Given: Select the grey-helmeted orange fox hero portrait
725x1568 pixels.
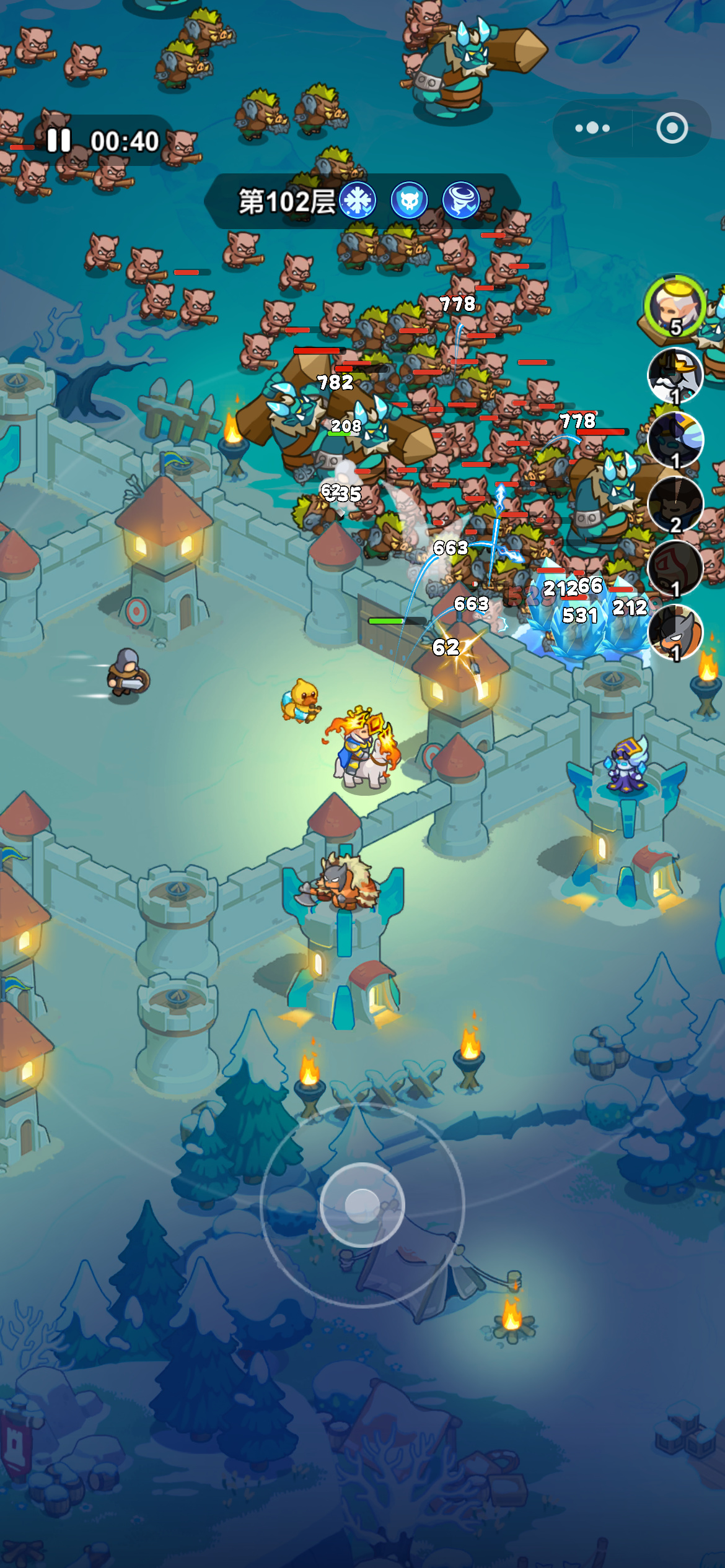Looking at the screenshot, I should point(675,632).
